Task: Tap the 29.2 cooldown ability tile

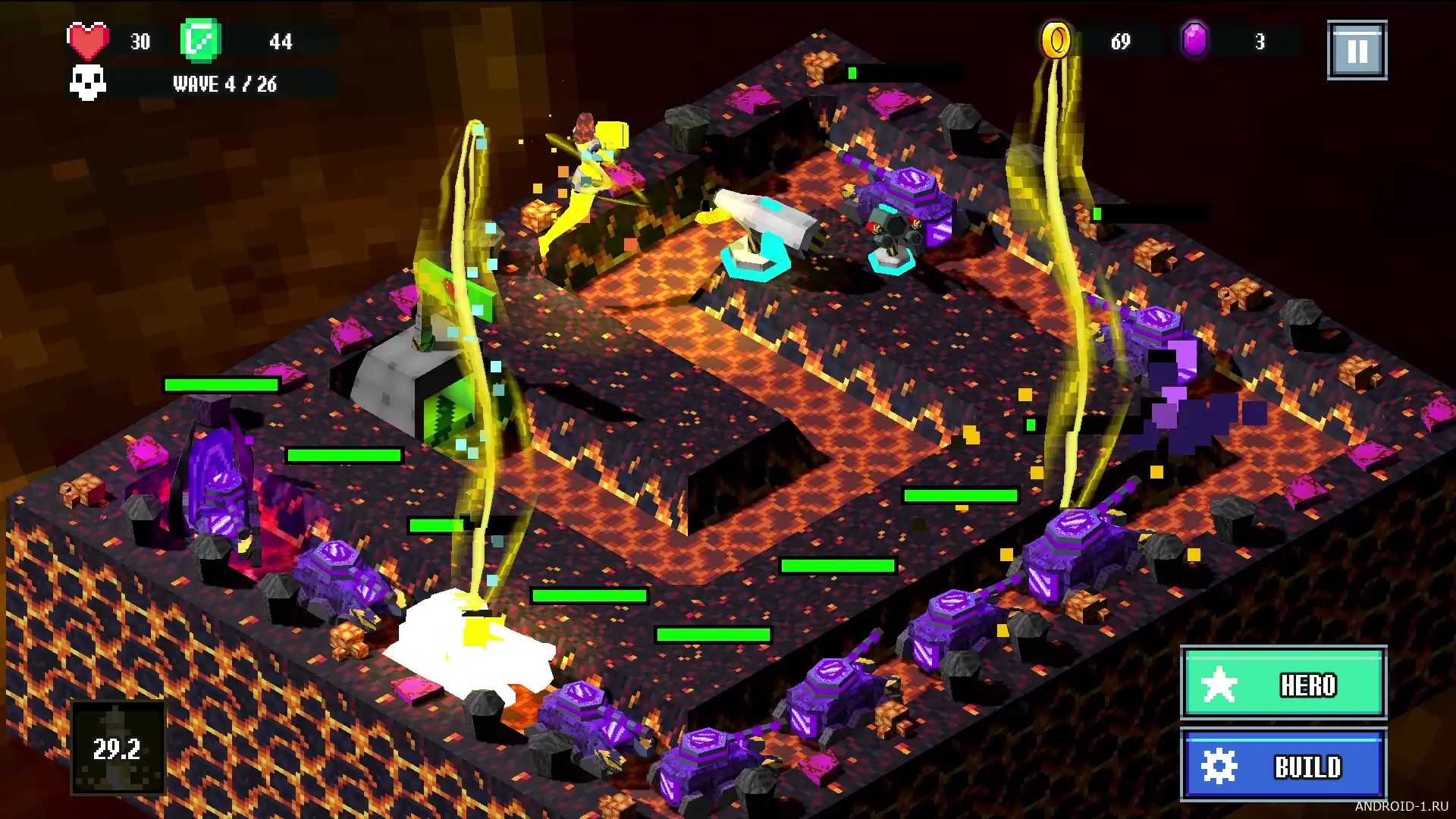Action: pyautogui.click(x=118, y=748)
